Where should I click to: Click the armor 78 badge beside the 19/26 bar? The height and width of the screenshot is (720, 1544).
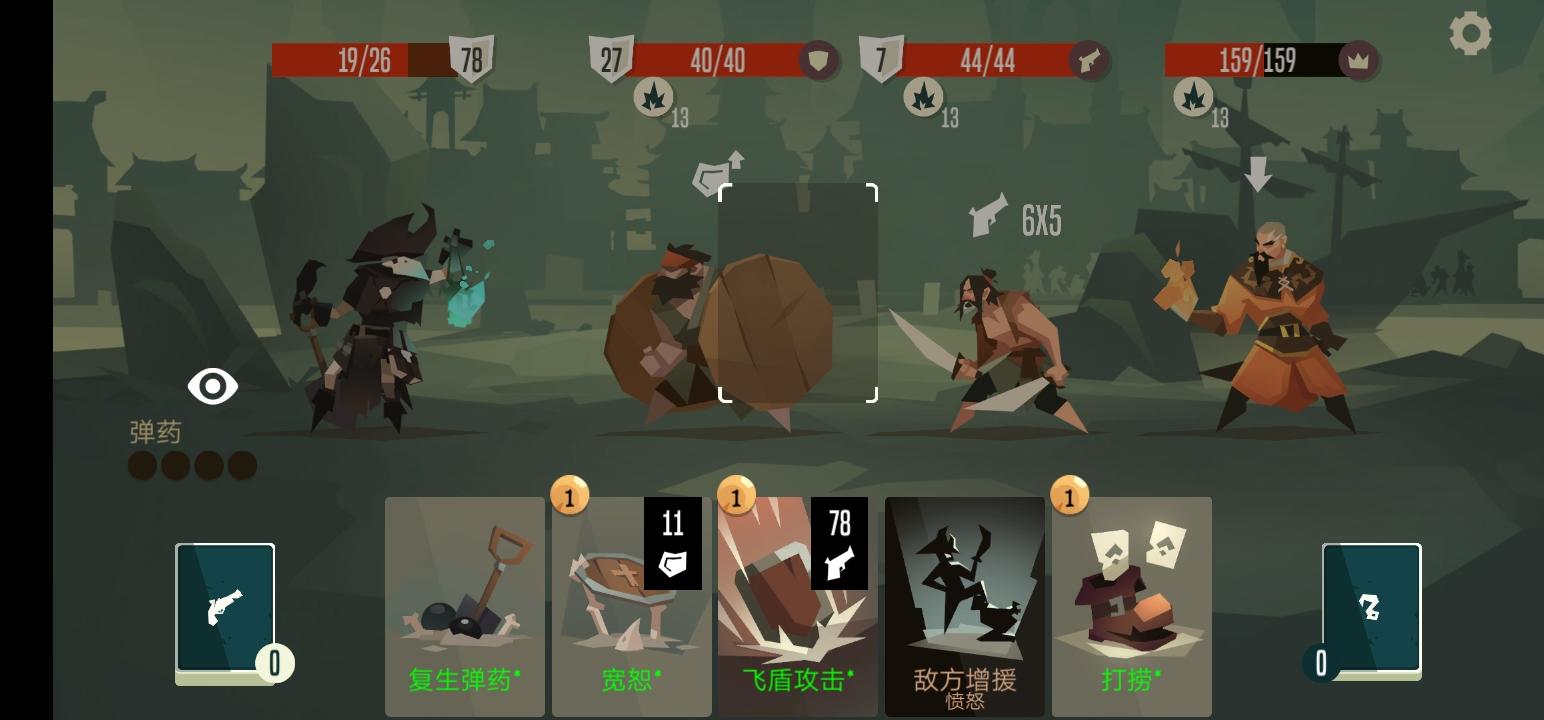(470, 60)
